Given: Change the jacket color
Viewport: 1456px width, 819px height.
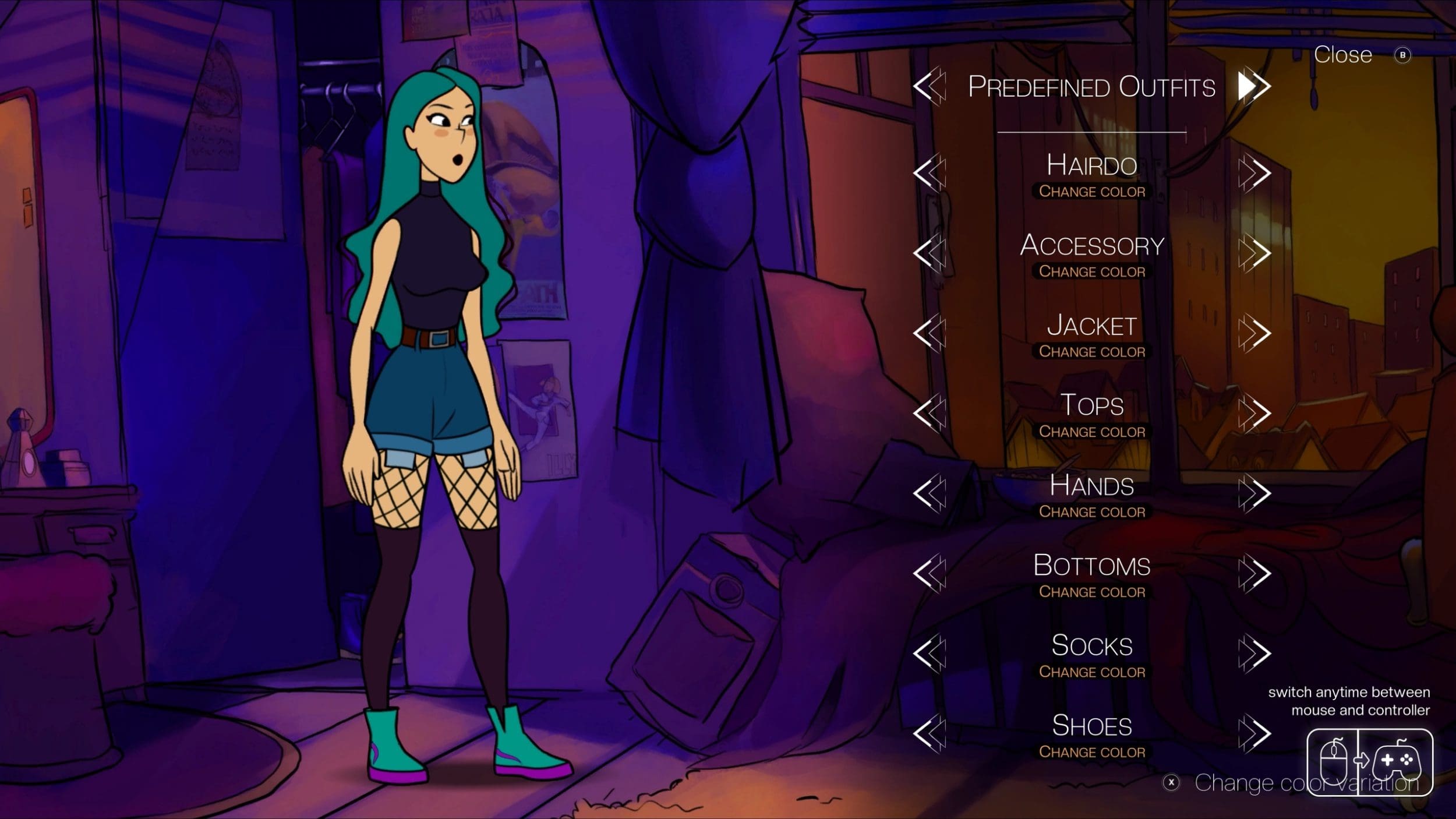Looking at the screenshot, I should tap(1092, 352).
